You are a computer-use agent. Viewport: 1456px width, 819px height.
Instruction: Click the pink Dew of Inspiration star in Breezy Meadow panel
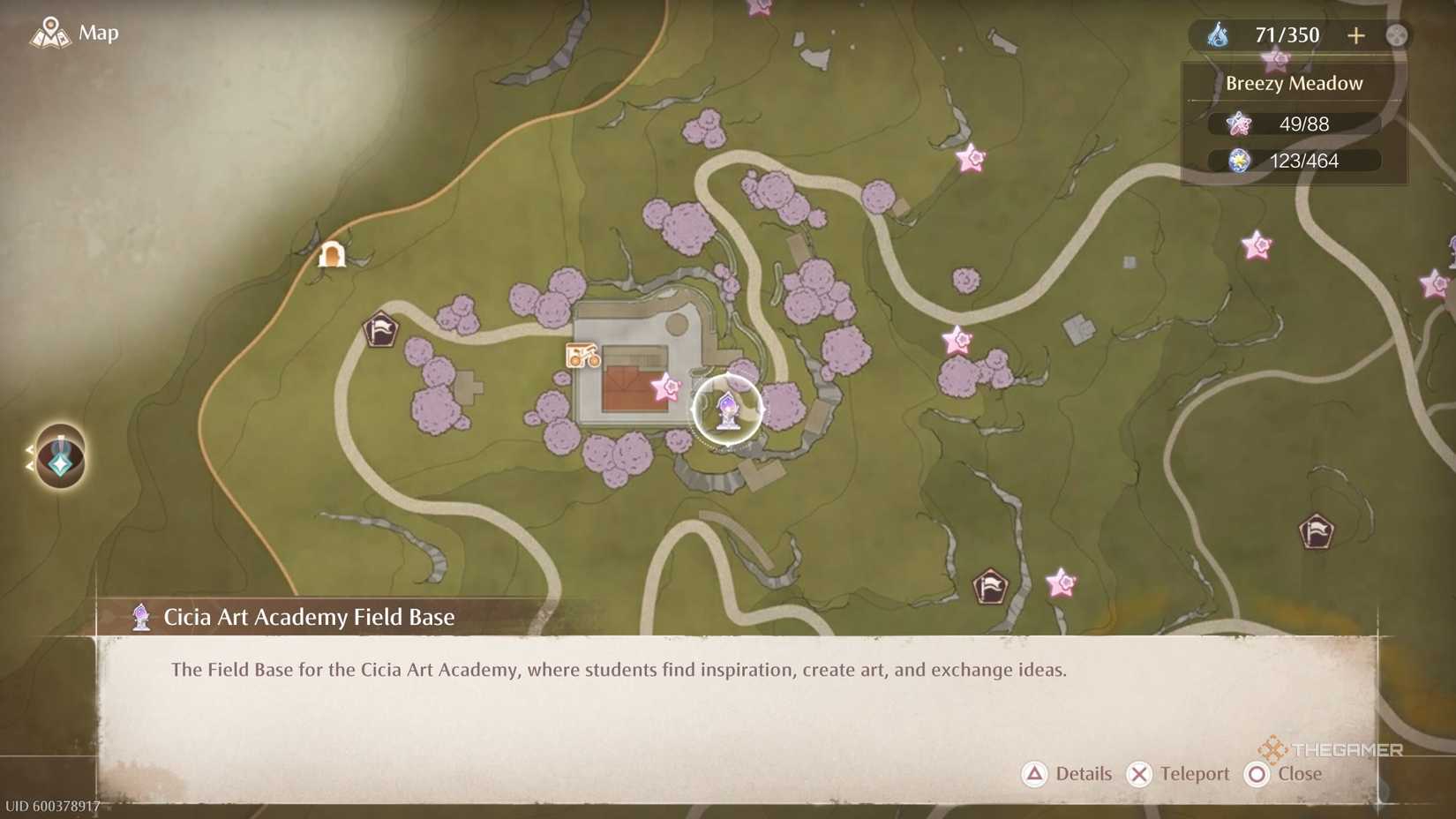coord(1239,124)
